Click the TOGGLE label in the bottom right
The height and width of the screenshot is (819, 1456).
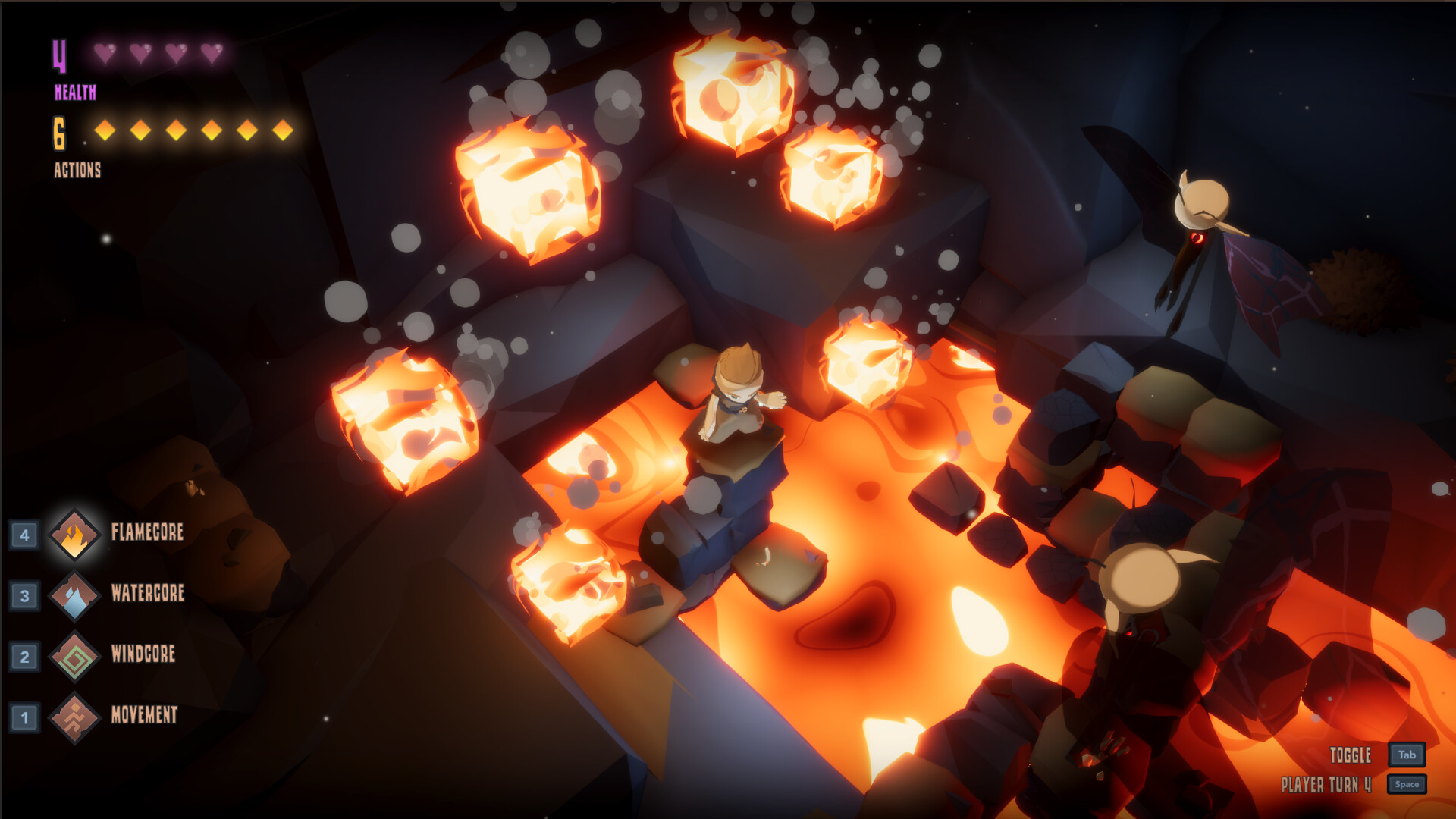click(x=1351, y=756)
